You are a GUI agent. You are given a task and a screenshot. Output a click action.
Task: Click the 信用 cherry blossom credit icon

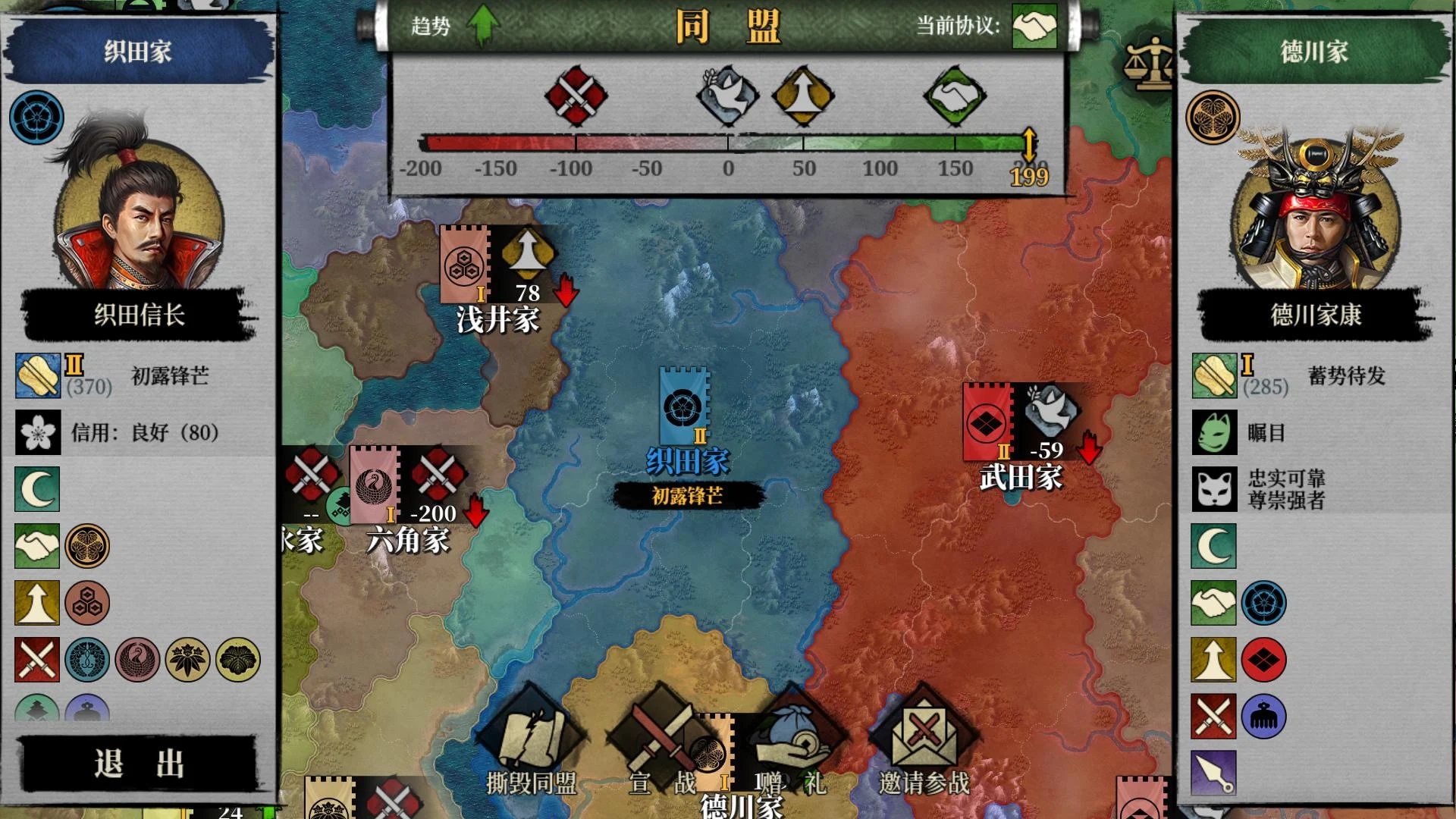point(38,432)
